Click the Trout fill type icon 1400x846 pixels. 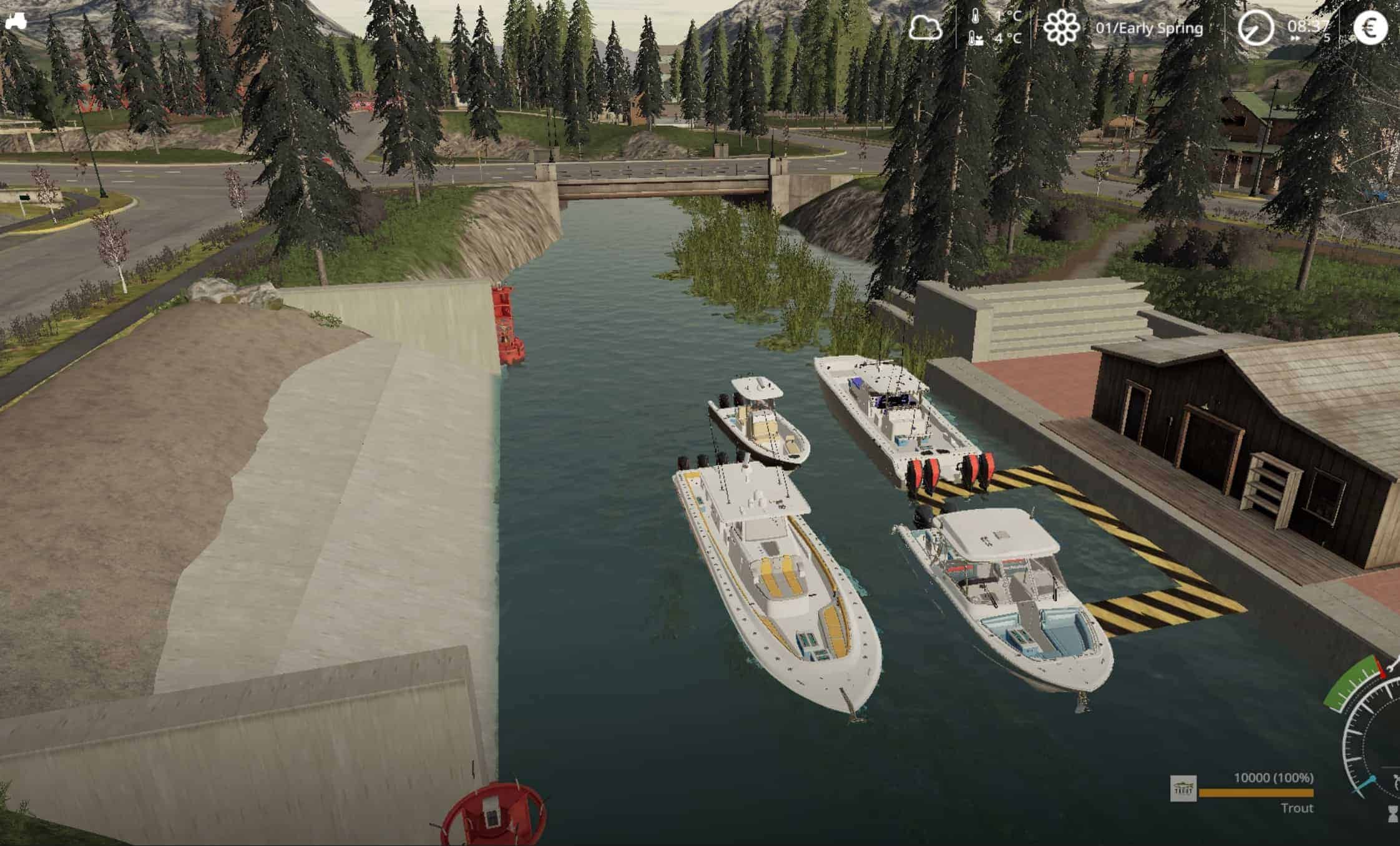click(x=1183, y=789)
